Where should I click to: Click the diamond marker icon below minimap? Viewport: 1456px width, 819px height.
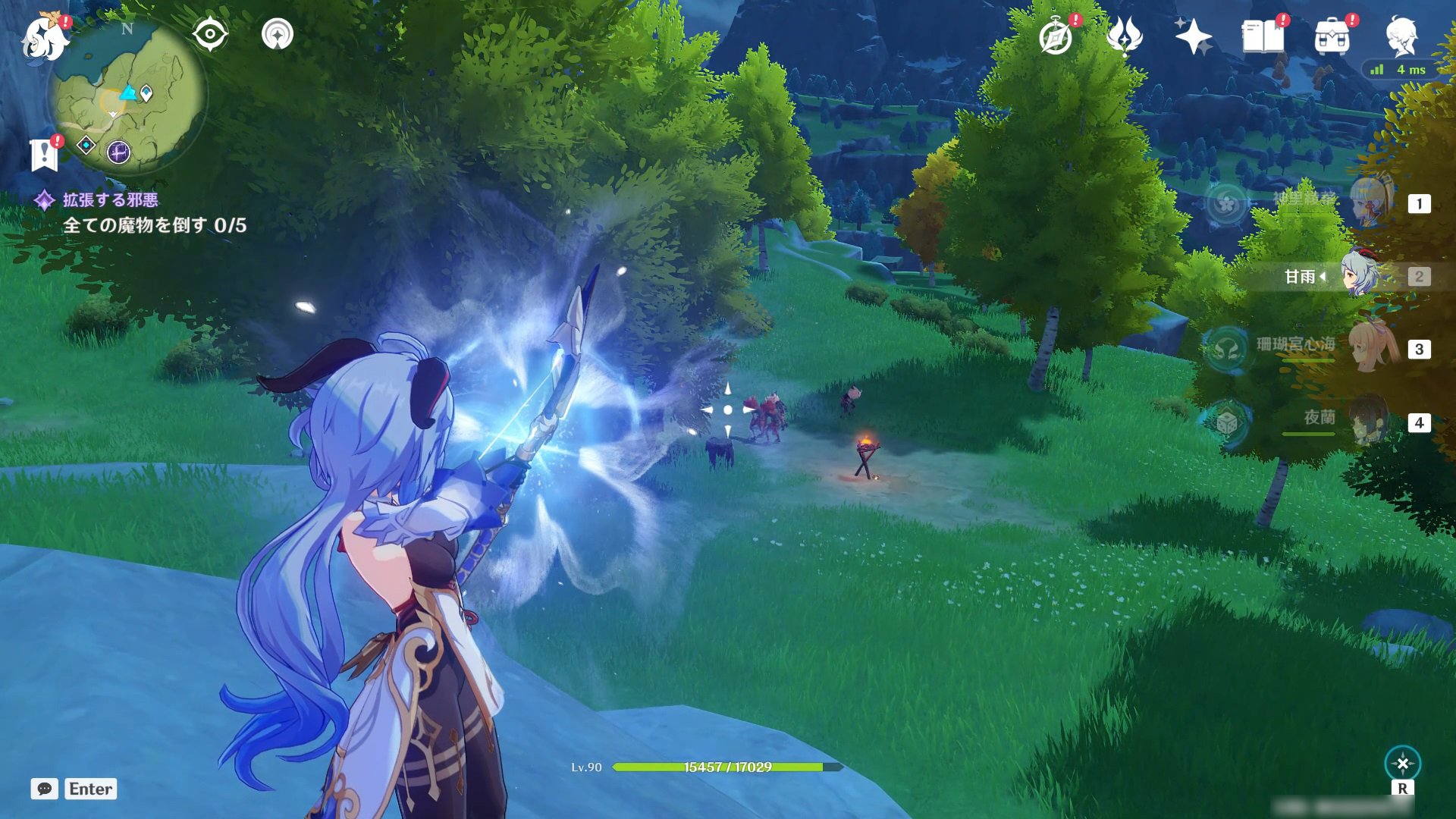[86, 144]
